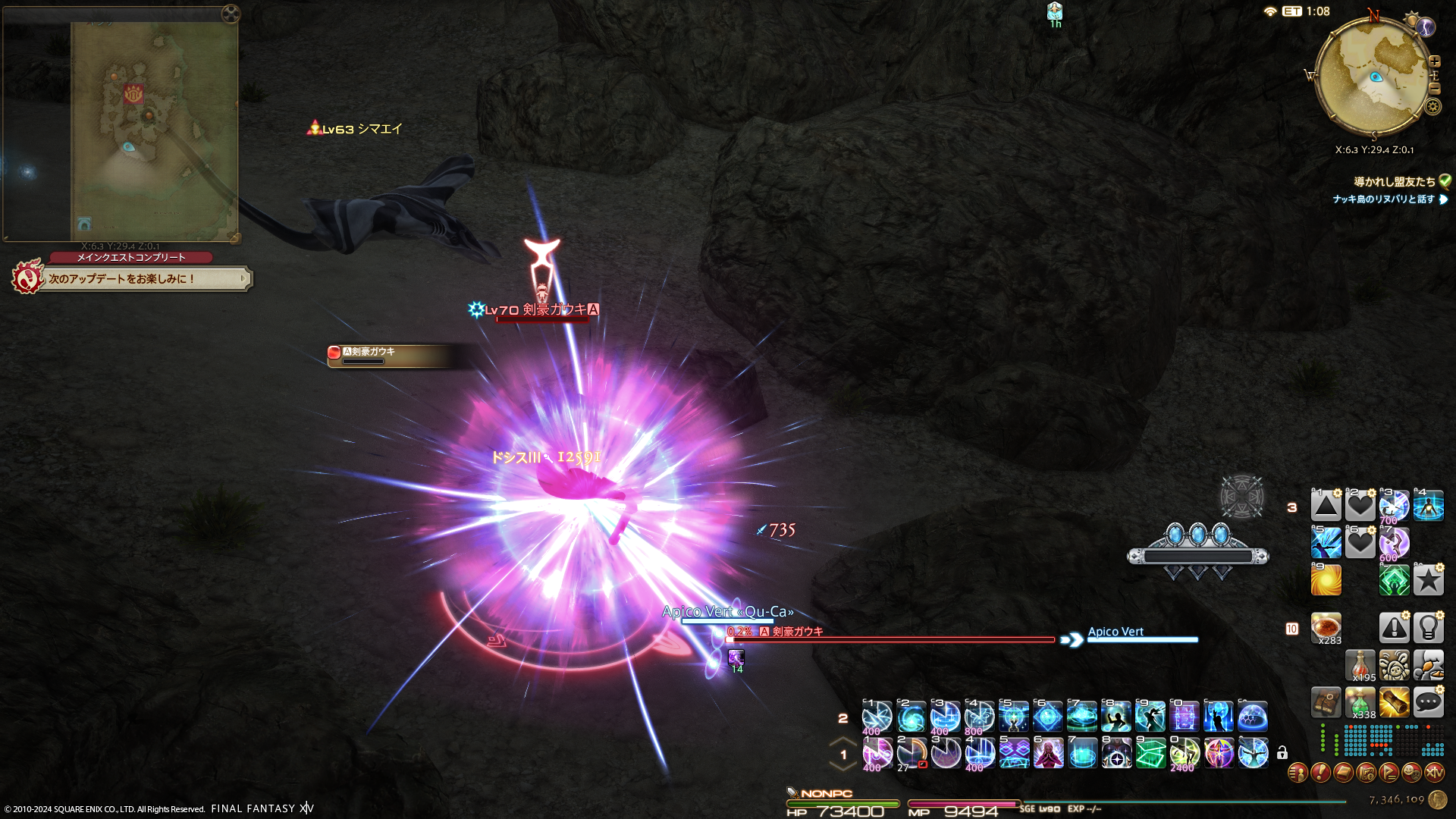Zoom out the minimap with the minus button
This screenshot has width=1456, height=819.
pos(1435,89)
